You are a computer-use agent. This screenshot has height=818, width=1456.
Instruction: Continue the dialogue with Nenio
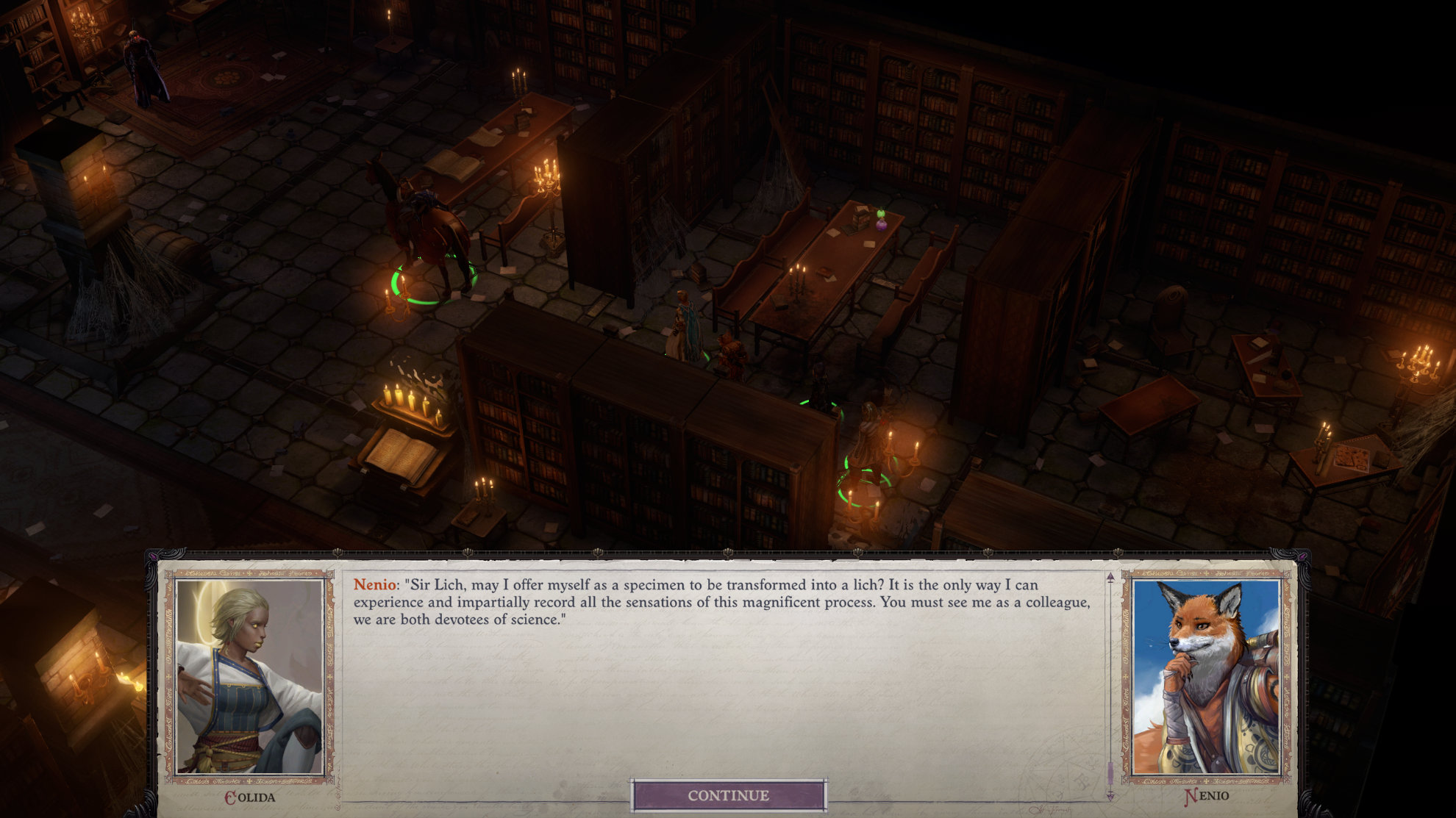(728, 795)
